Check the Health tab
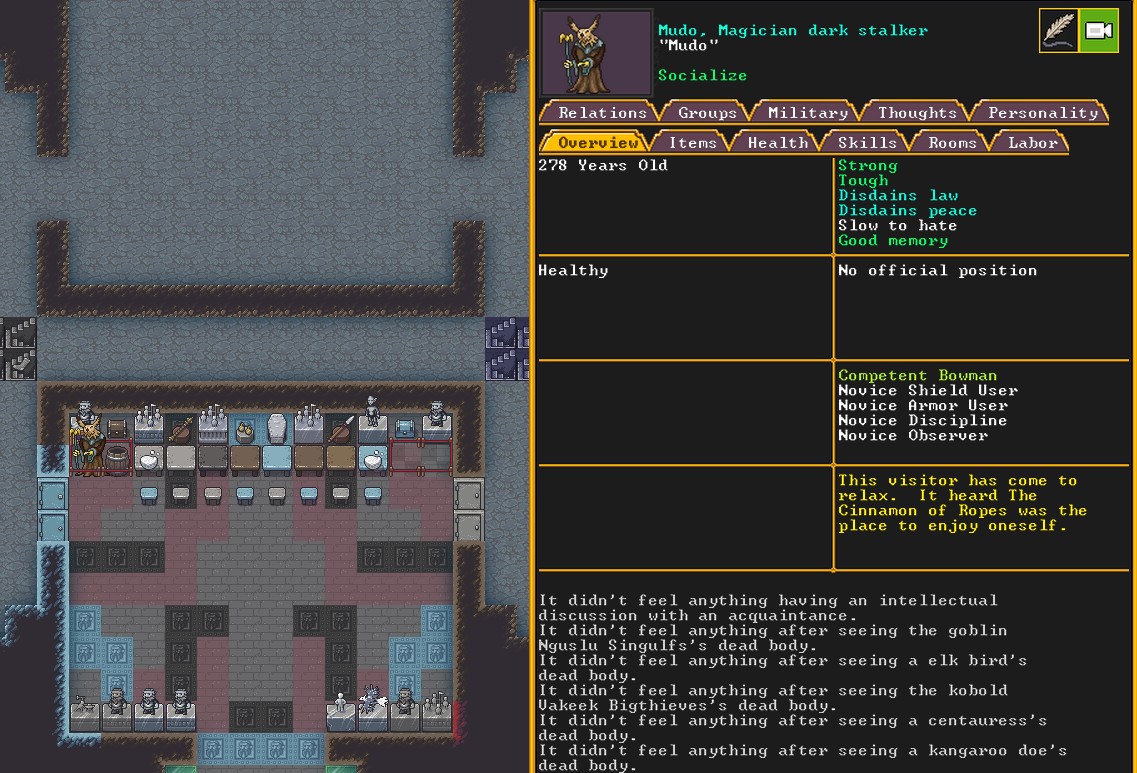 coord(777,143)
